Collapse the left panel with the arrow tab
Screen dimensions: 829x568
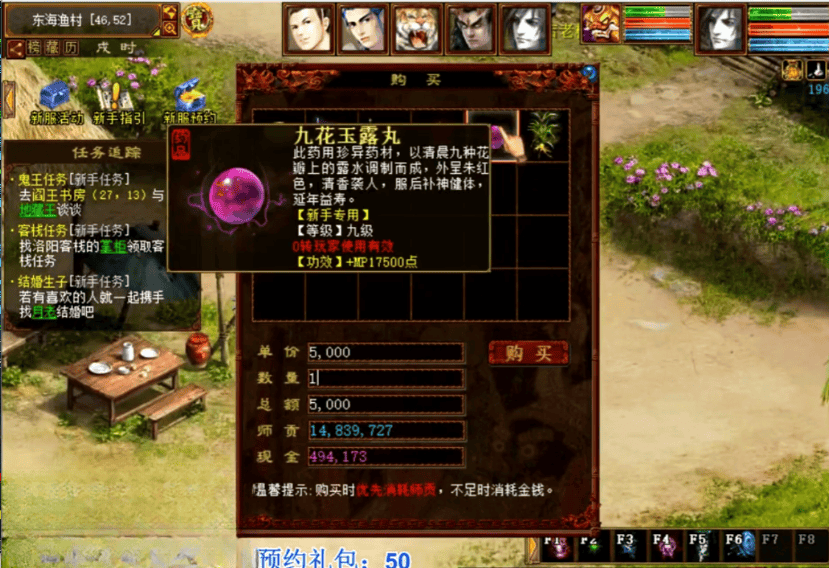point(9,99)
